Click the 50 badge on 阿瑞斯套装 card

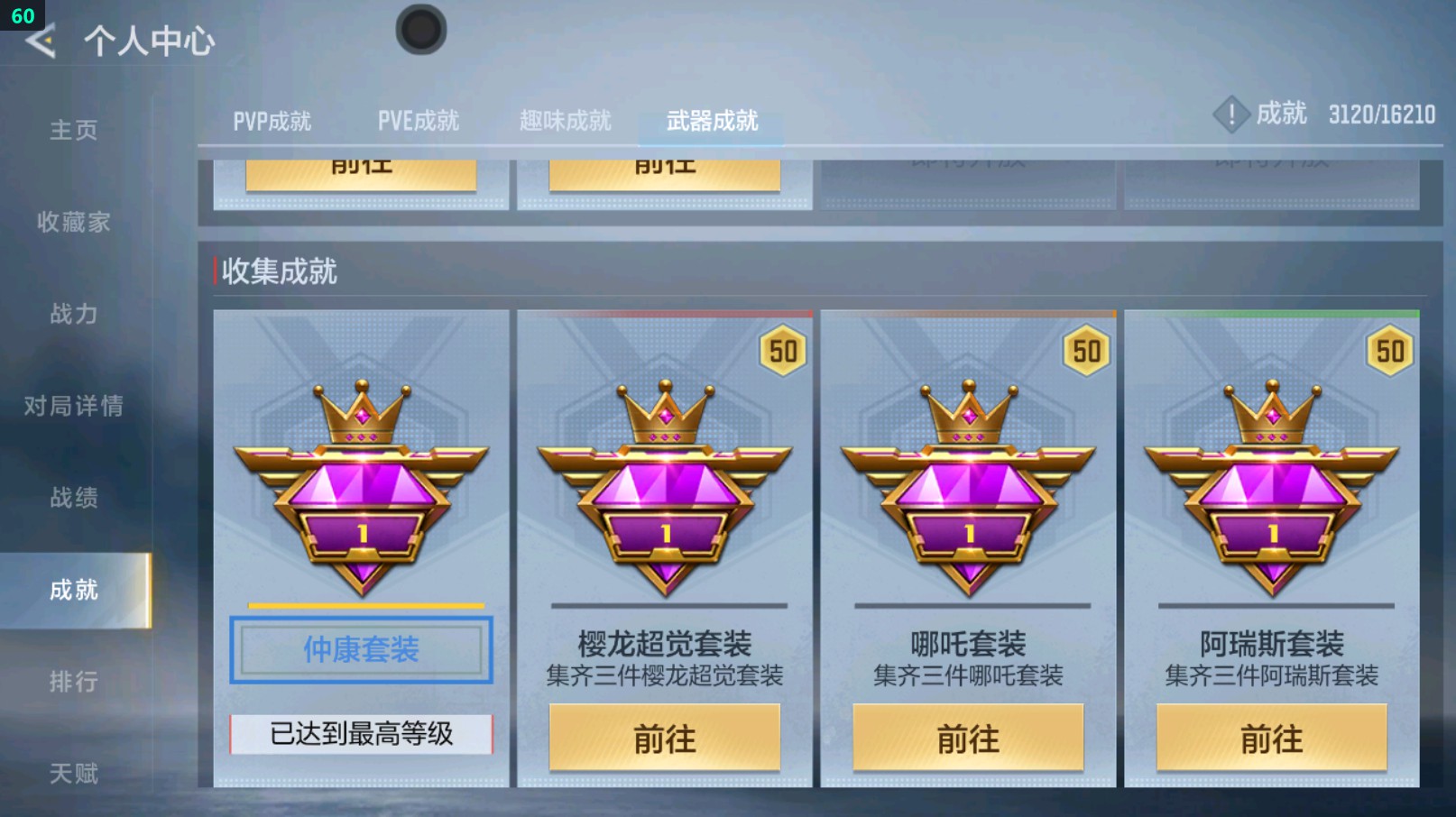point(1390,353)
